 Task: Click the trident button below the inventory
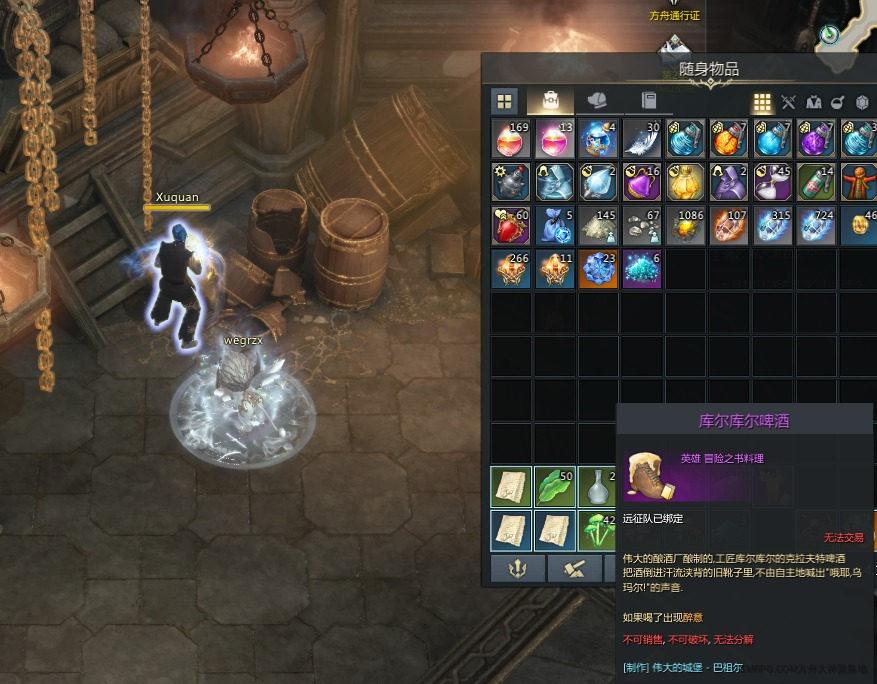click(518, 568)
